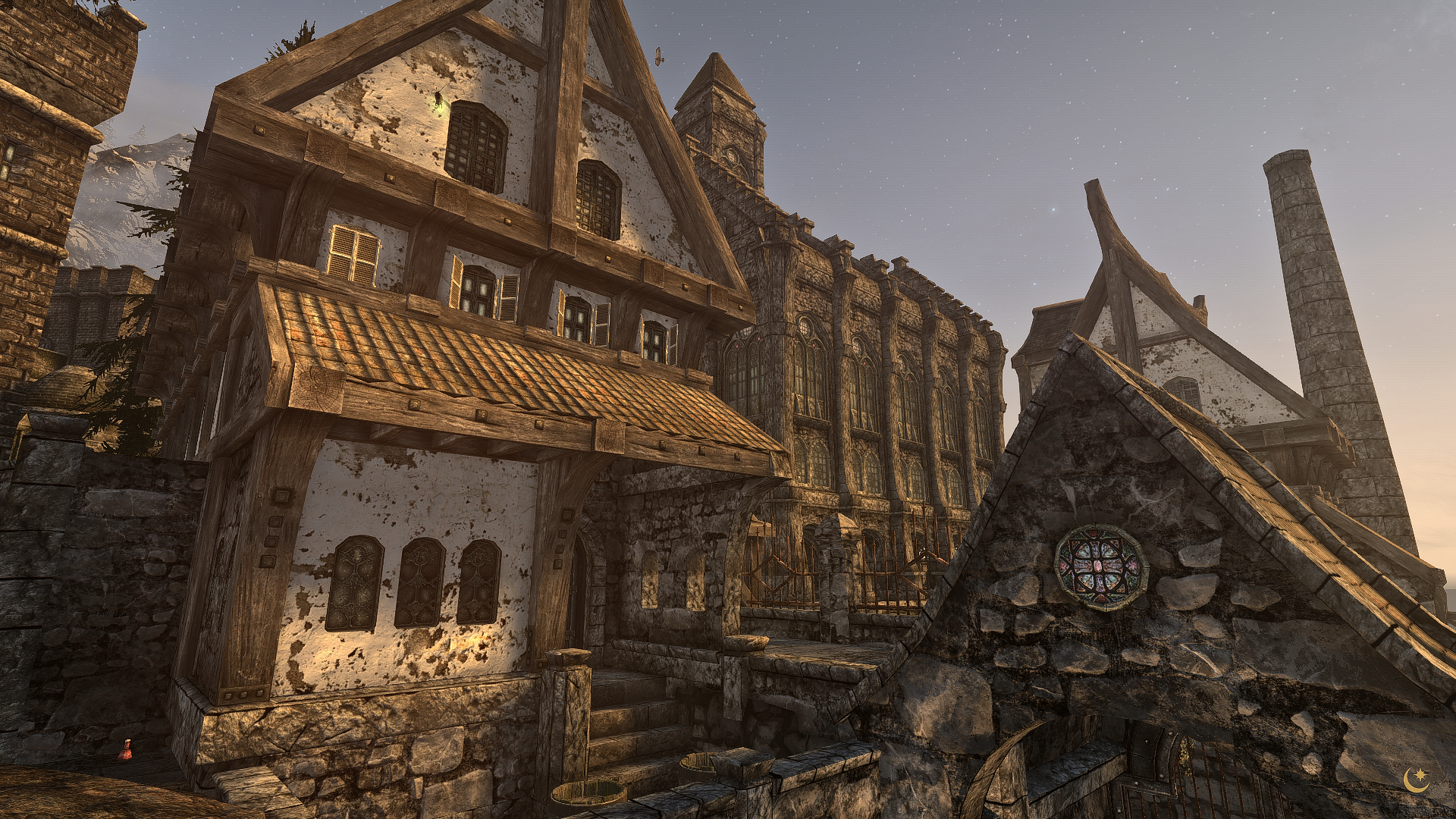The height and width of the screenshot is (819, 1456).
Task: Click the golden moon and star icon
Action: click(1415, 779)
